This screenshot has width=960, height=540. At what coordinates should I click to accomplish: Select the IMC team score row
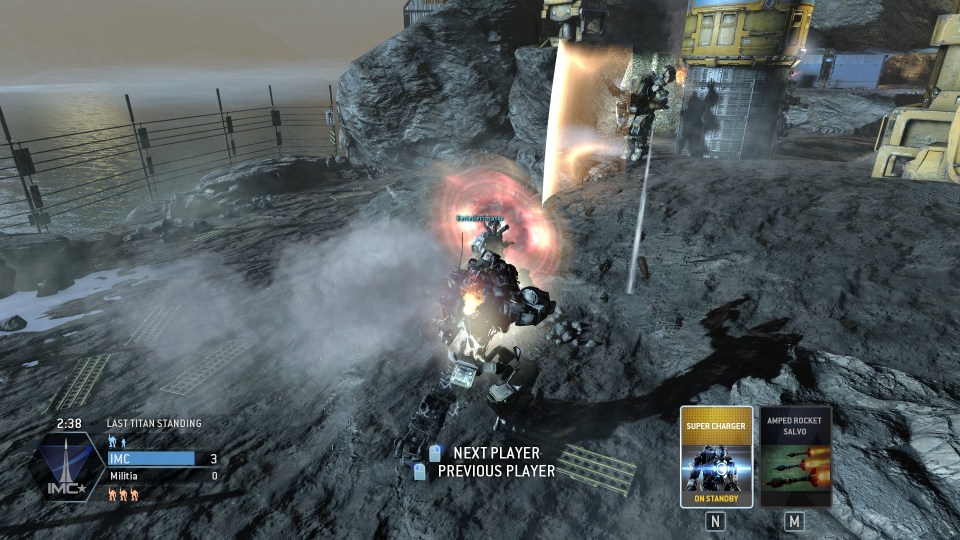162,458
